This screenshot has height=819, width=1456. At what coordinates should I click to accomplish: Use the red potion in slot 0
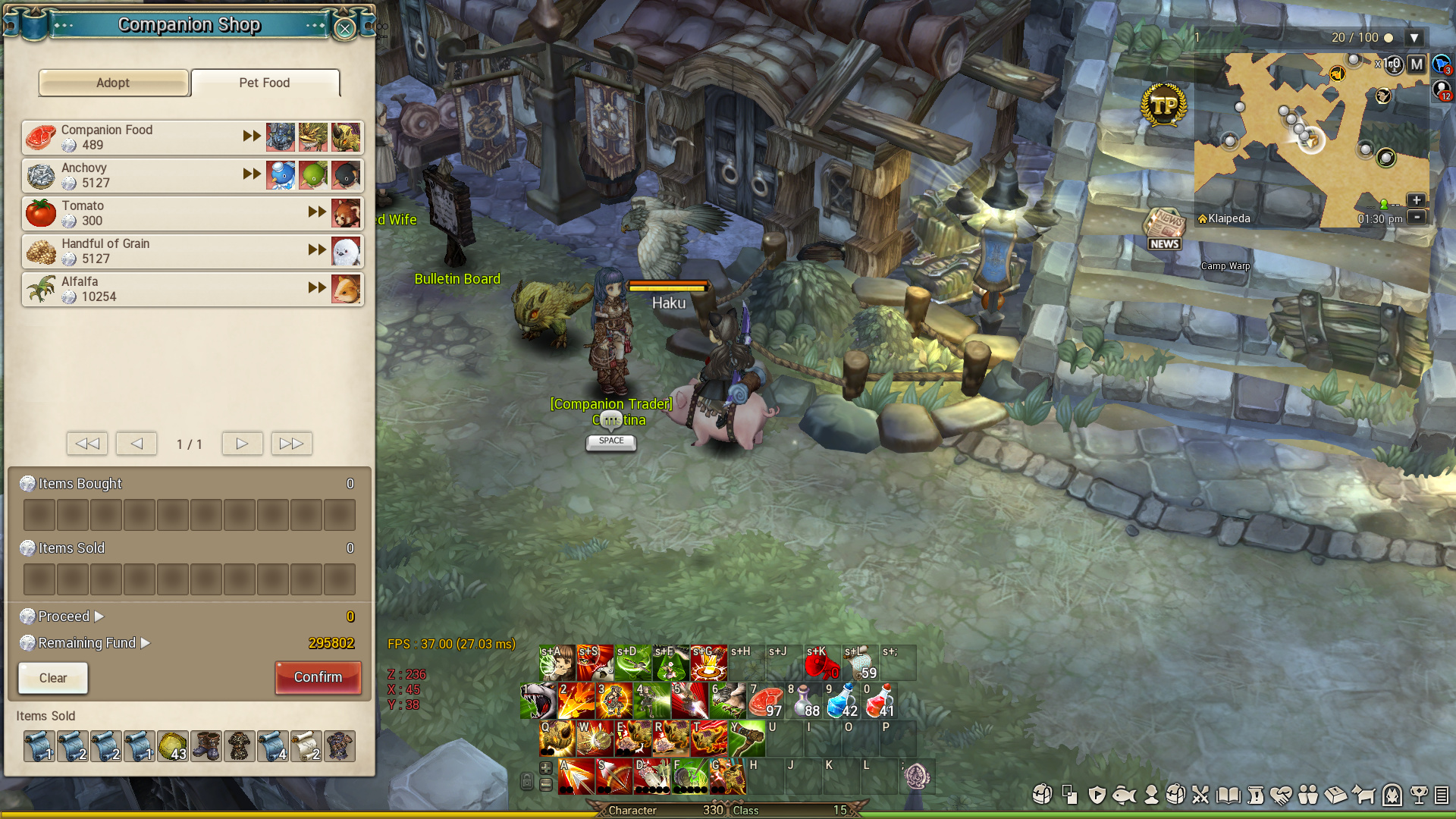880,702
